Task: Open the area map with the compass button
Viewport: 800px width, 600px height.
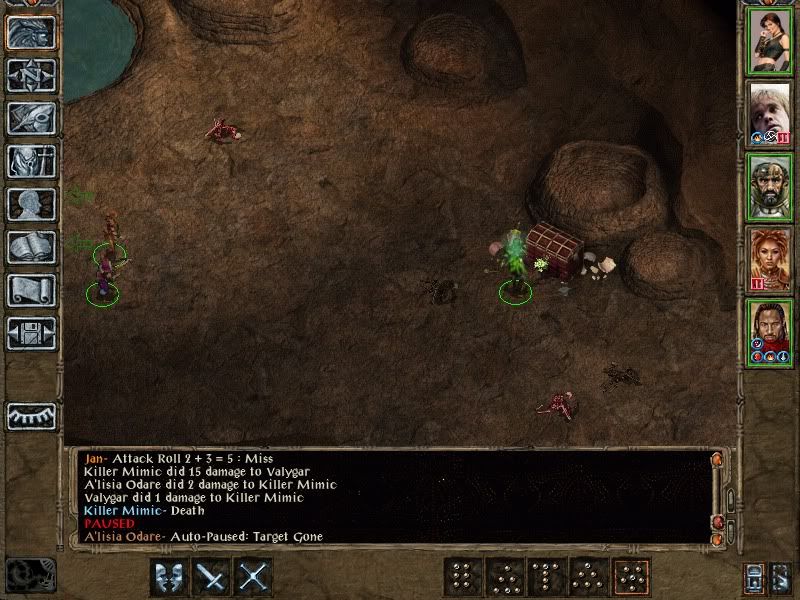Action: [31, 75]
